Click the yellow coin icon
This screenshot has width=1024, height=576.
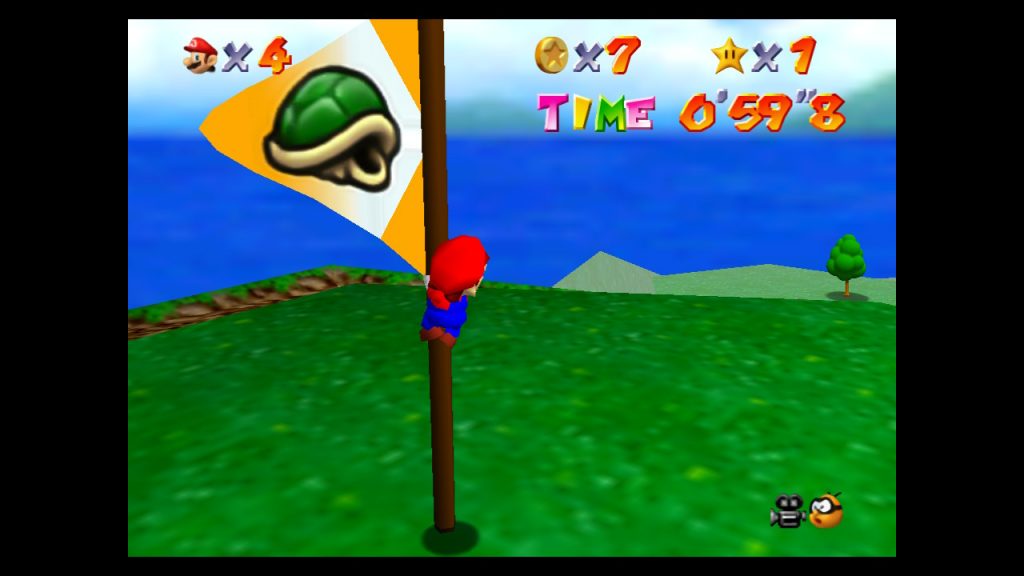pos(551,54)
